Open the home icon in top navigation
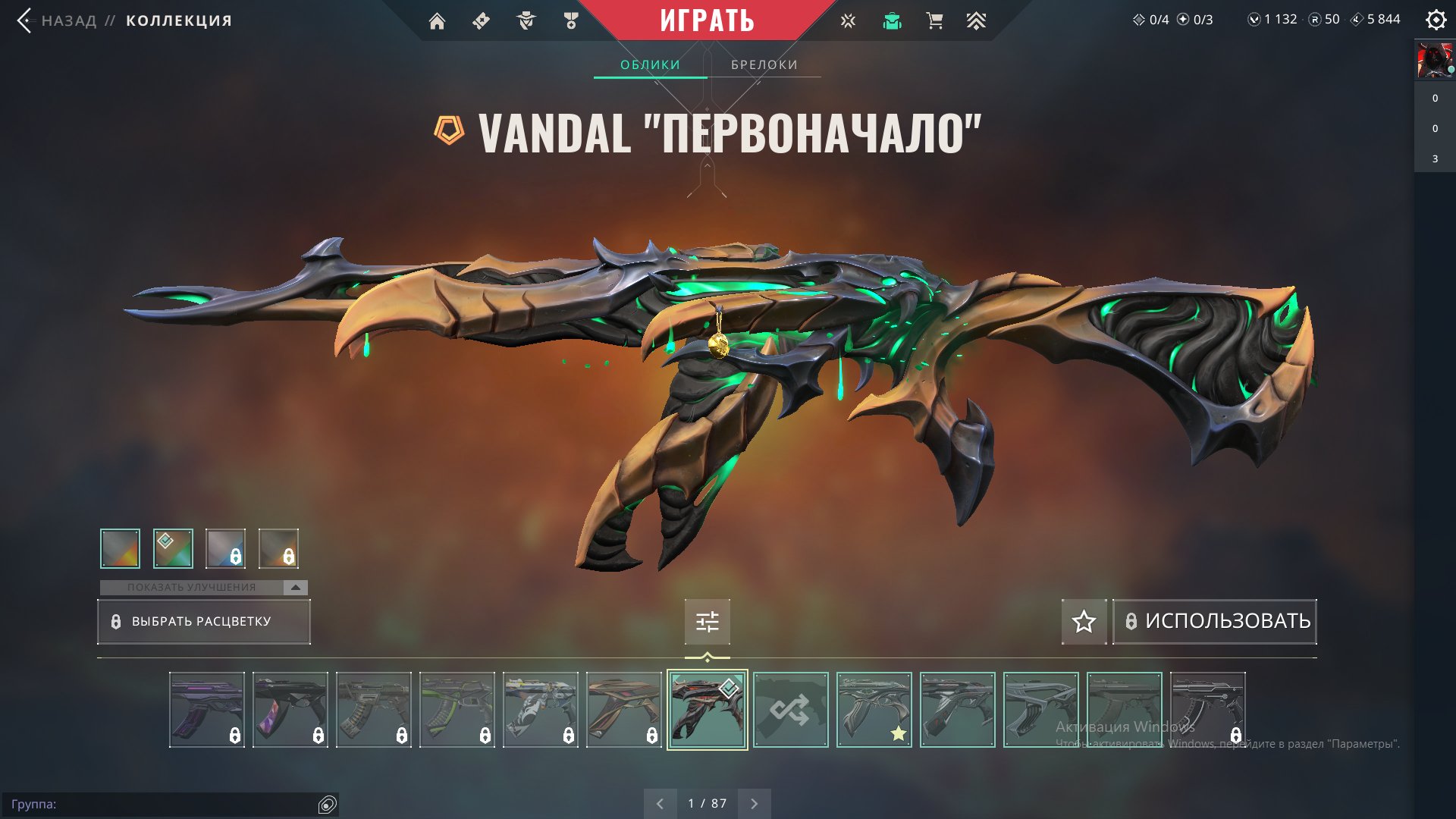The height and width of the screenshot is (819, 1456). click(437, 21)
